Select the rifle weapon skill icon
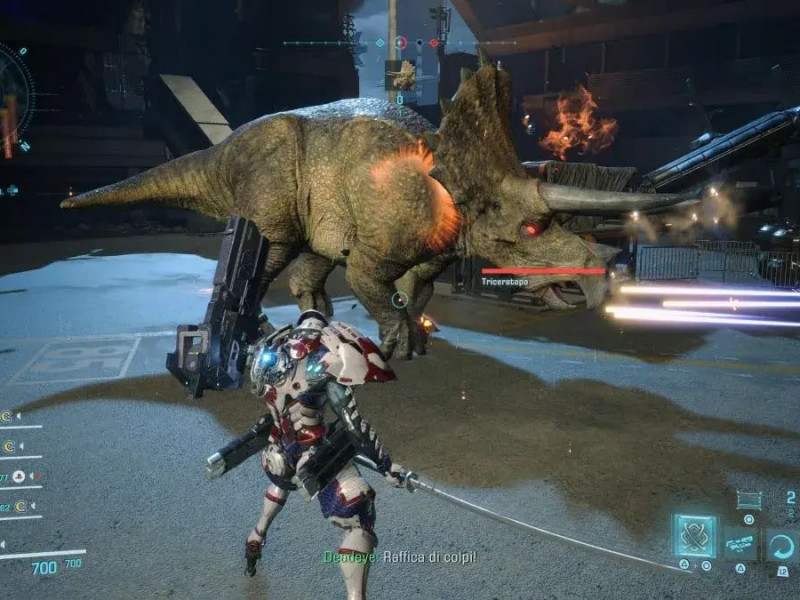Screen dimensions: 800x600 click(740, 544)
